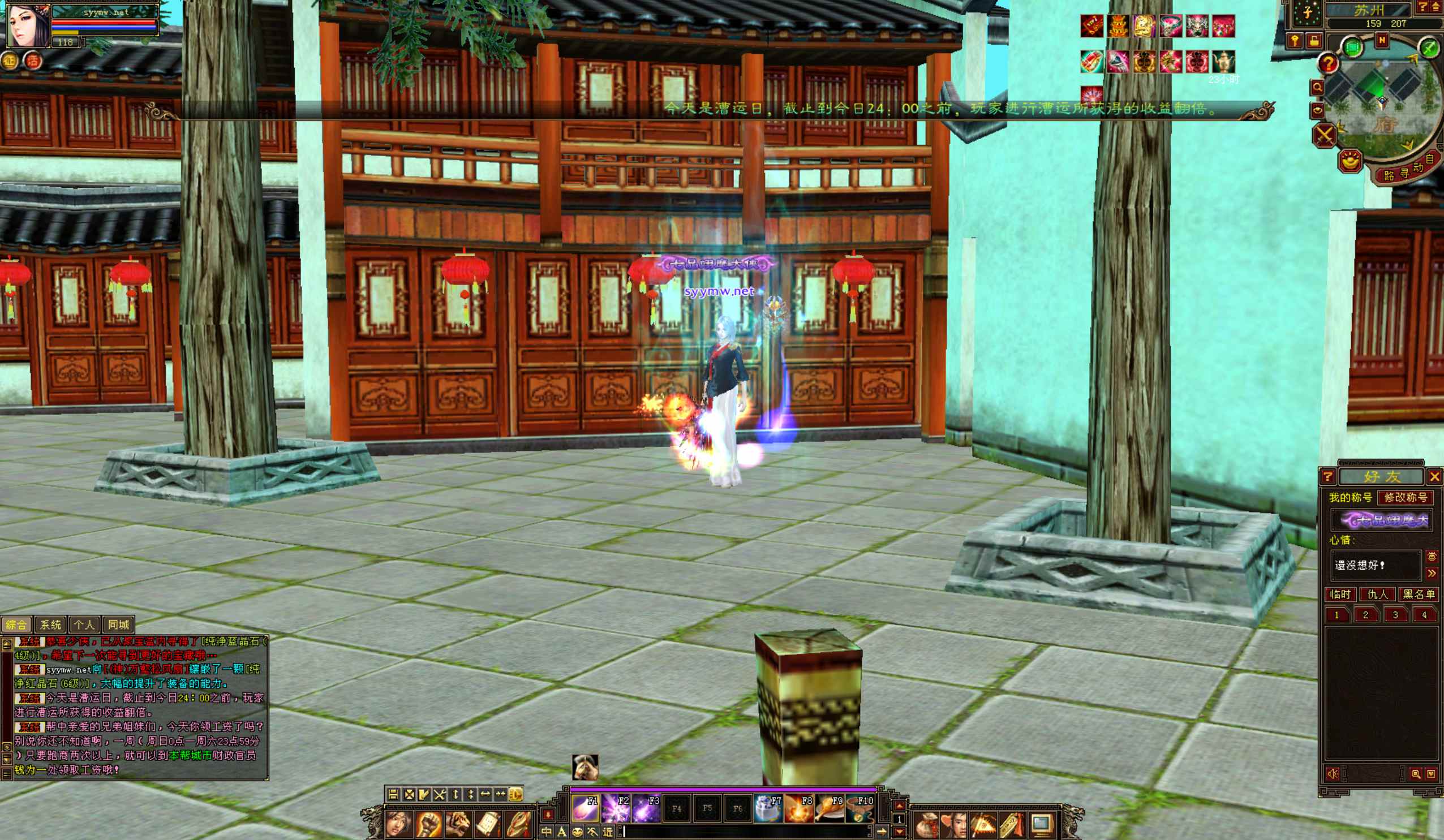Select the 同城 chat tab
The height and width of the screenshot is (840, 1444).
[119, 624]
